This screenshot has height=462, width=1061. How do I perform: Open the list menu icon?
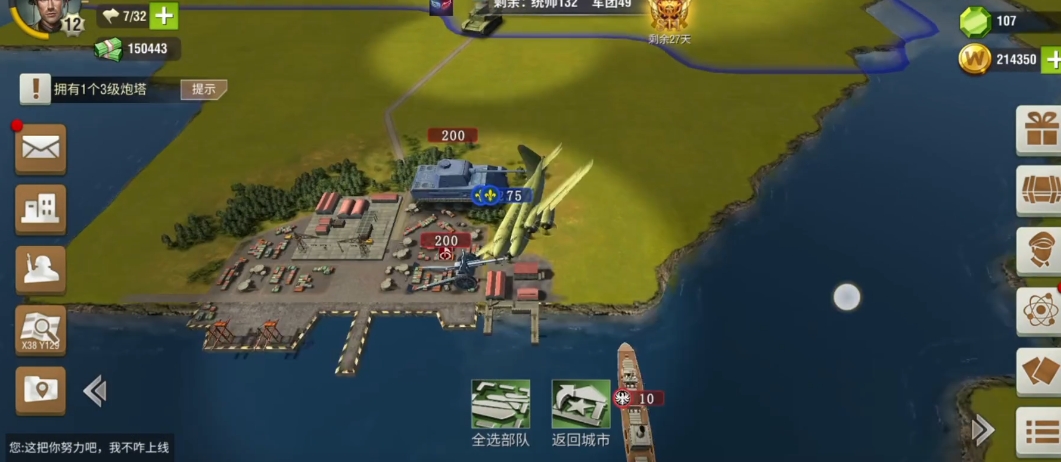(x=1040, y=431)
